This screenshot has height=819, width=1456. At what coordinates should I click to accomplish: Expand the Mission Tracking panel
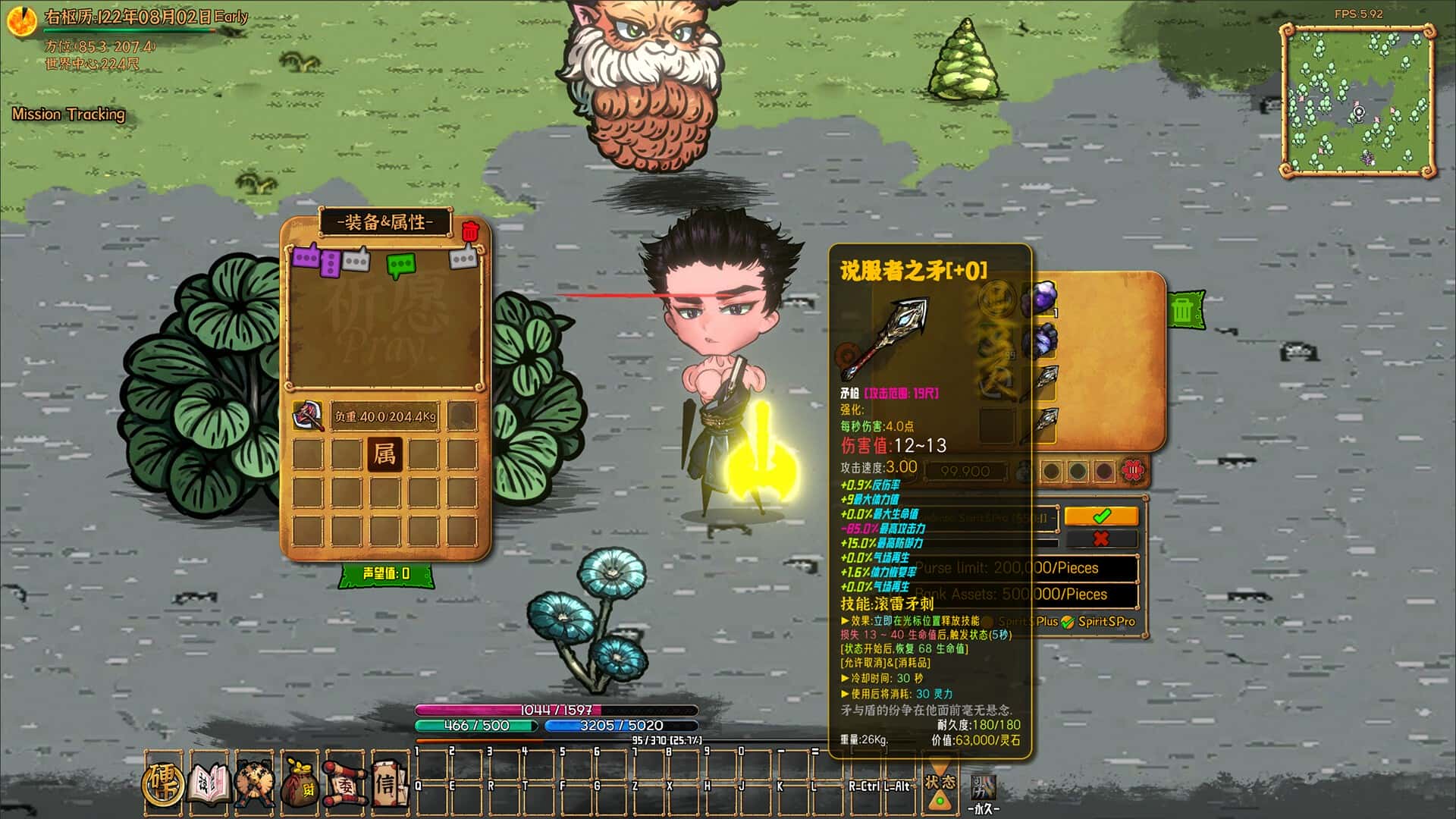(68, 115)
